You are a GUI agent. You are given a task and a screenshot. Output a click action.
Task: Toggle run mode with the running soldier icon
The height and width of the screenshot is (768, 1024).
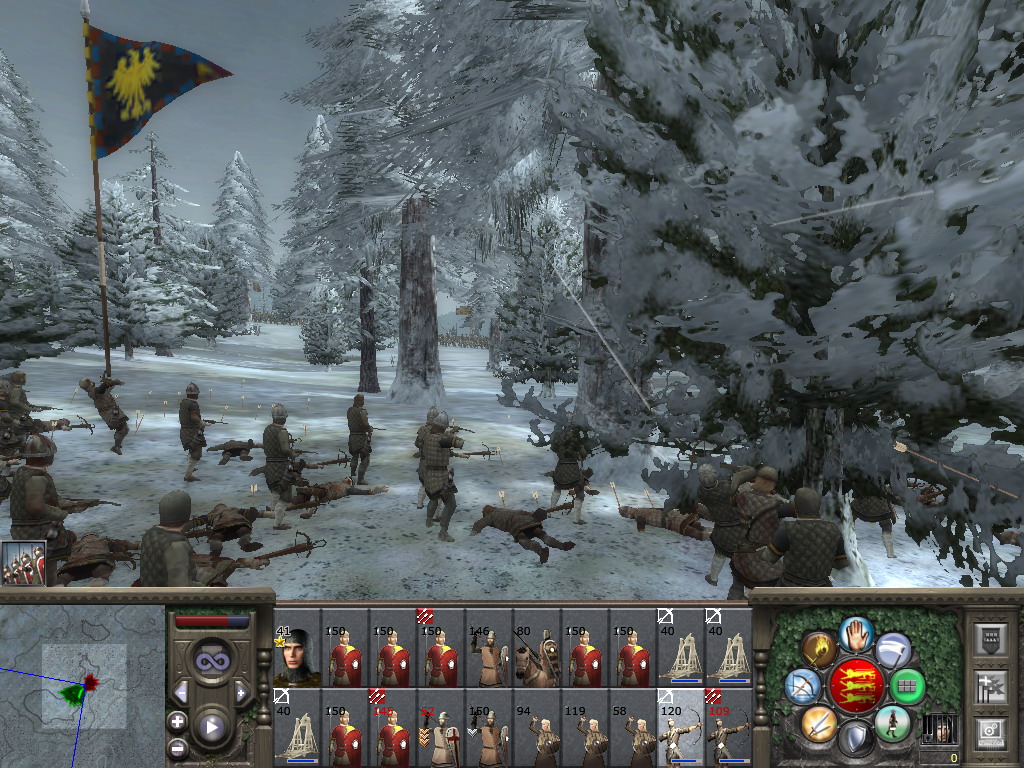(x=892, y=722)
